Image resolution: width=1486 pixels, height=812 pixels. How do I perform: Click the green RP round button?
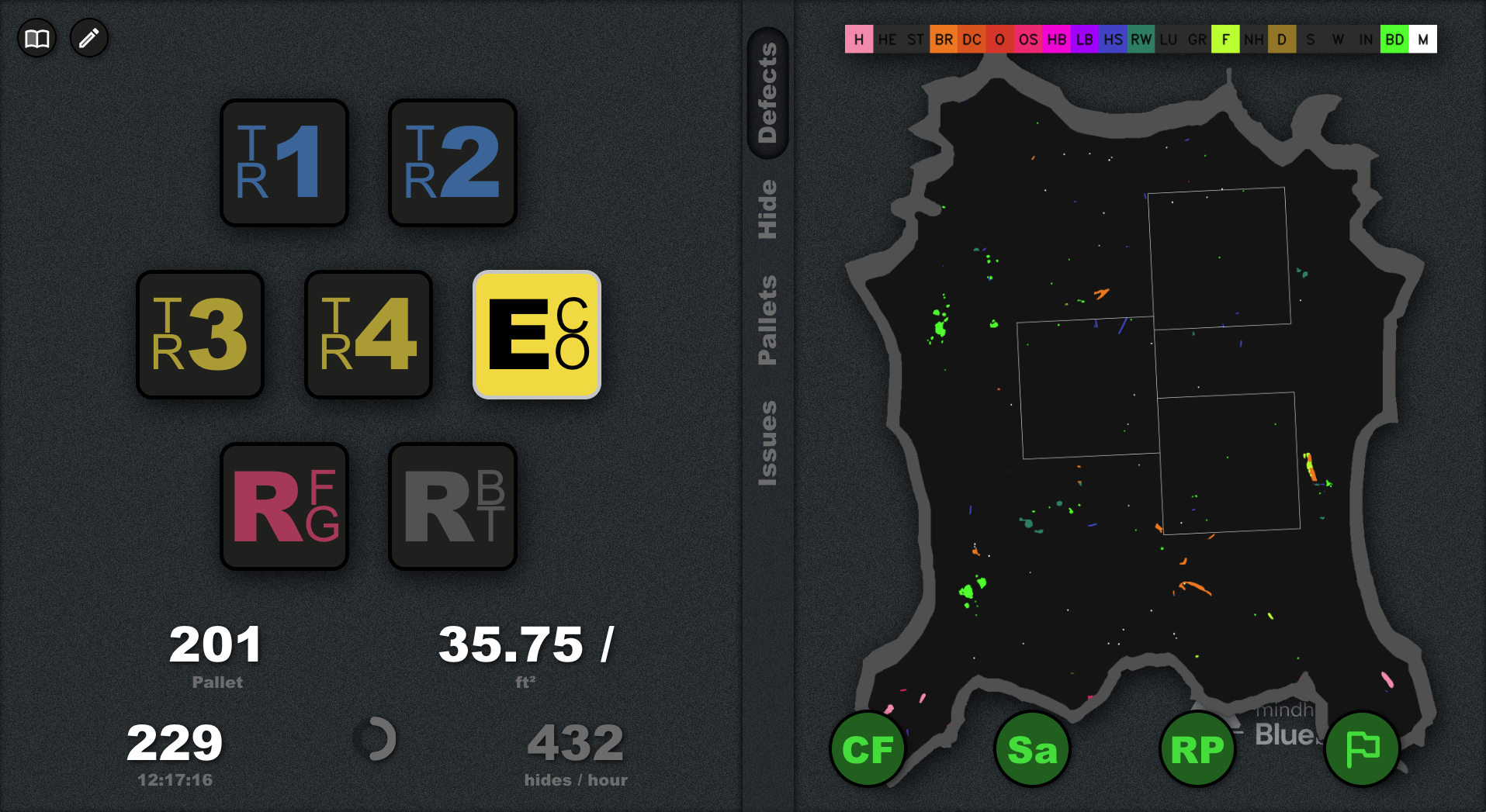(1197, 749)
